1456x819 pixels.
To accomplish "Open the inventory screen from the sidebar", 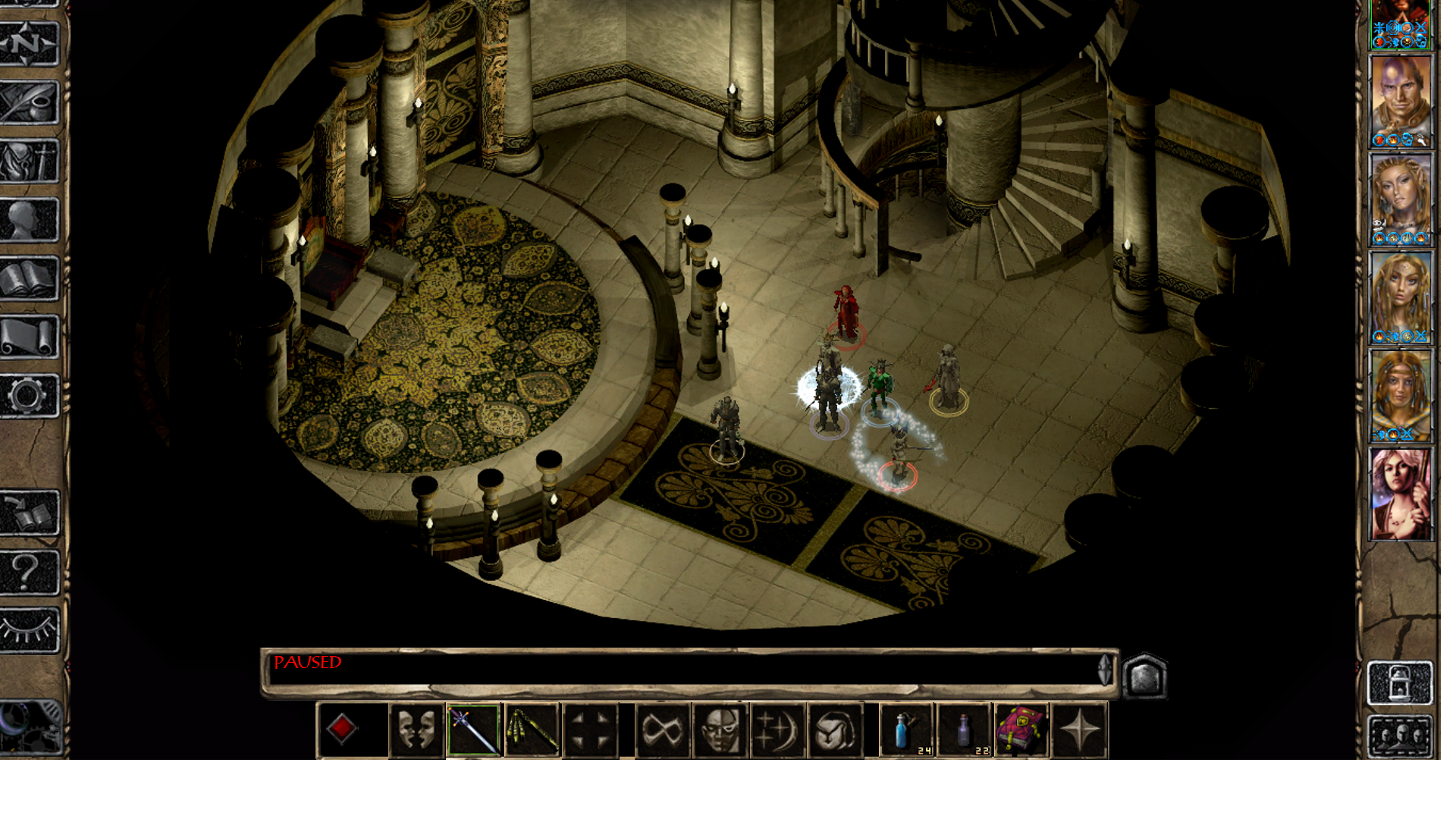I will point(30,161).
